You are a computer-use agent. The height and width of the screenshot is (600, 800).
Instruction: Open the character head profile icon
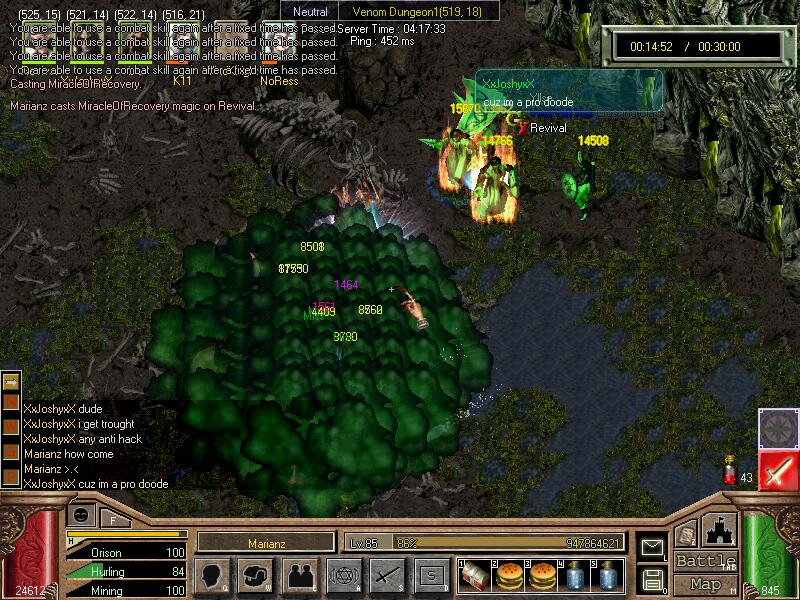point(212,576)
